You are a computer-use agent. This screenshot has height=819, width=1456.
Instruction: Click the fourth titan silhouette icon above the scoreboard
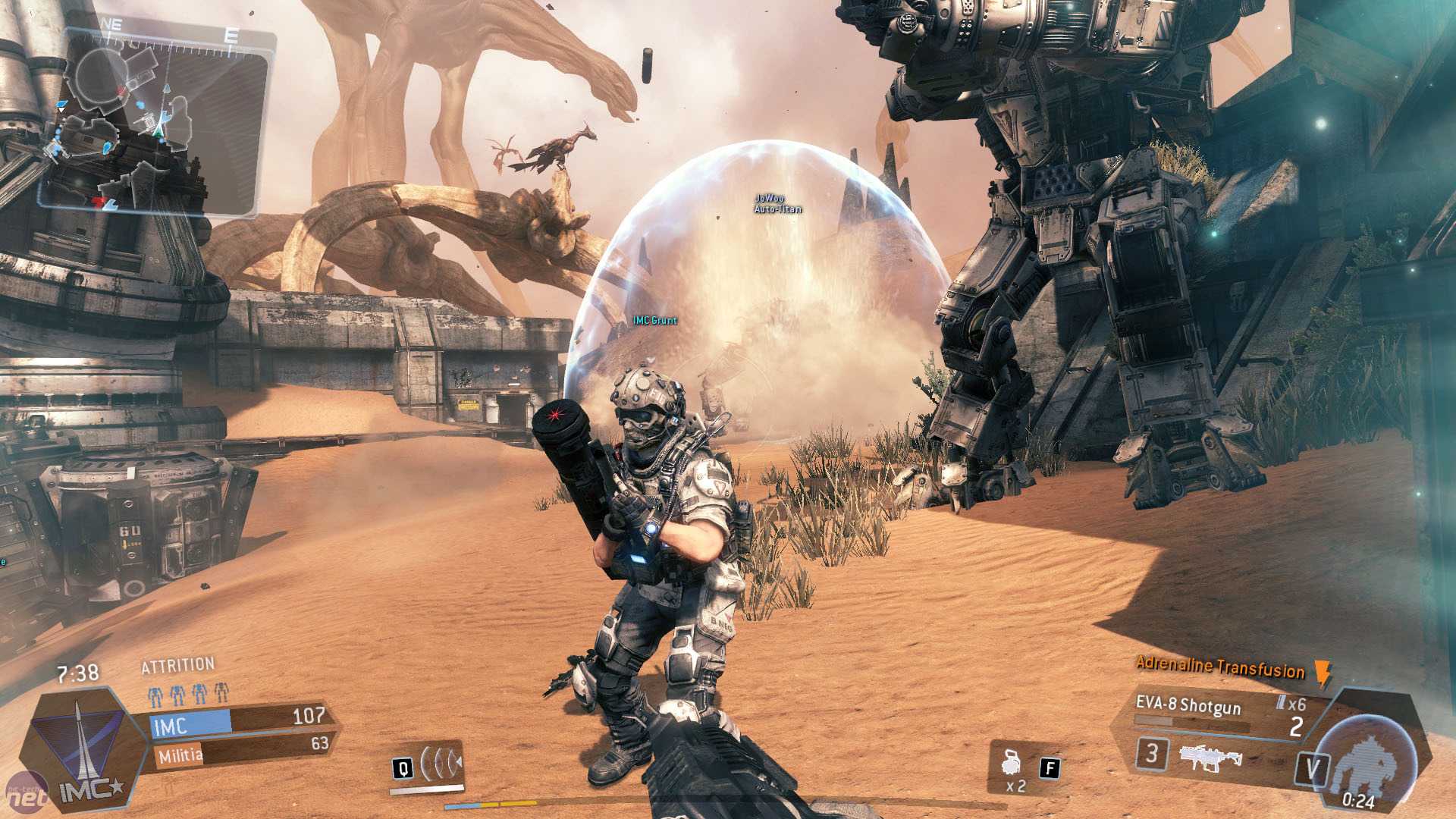pos(220,694)
